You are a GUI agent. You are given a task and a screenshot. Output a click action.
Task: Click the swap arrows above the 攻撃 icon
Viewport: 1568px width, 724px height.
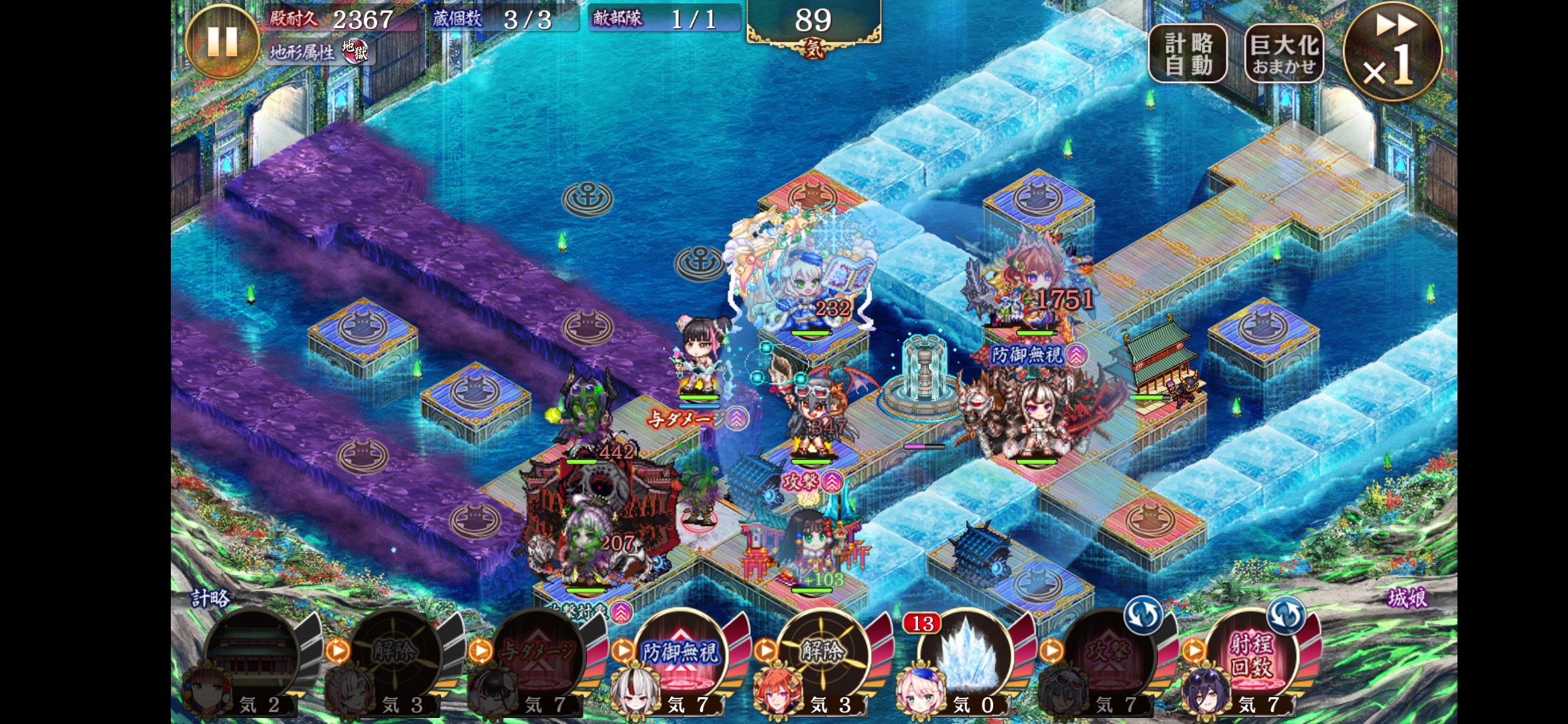click(1143, 615)
